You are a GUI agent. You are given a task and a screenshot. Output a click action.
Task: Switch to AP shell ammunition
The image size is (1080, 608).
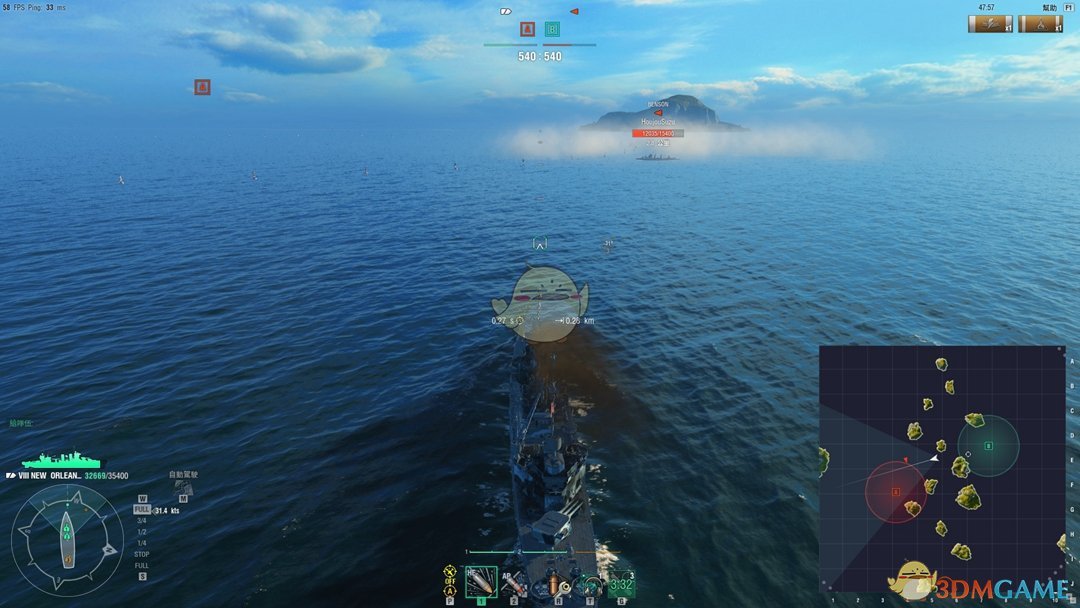[x=514, y=582]
